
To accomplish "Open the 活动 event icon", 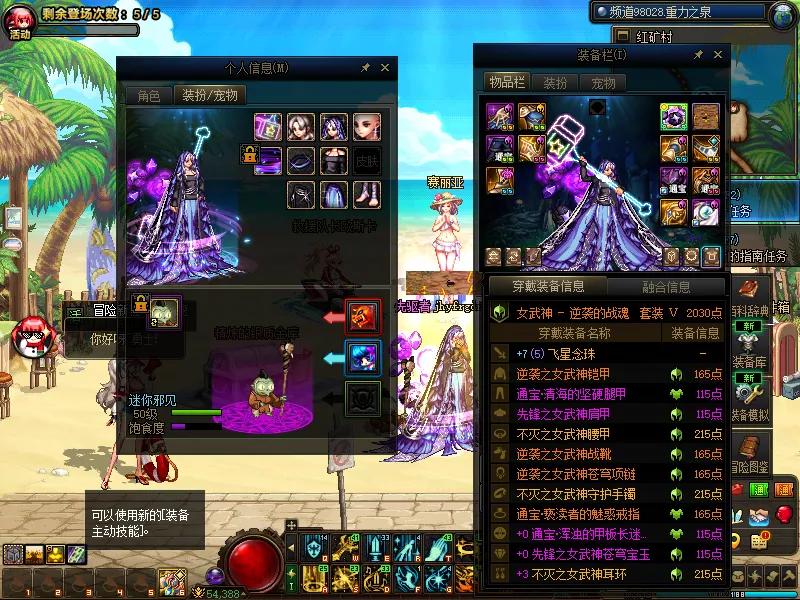I will (x=20, y=22).
